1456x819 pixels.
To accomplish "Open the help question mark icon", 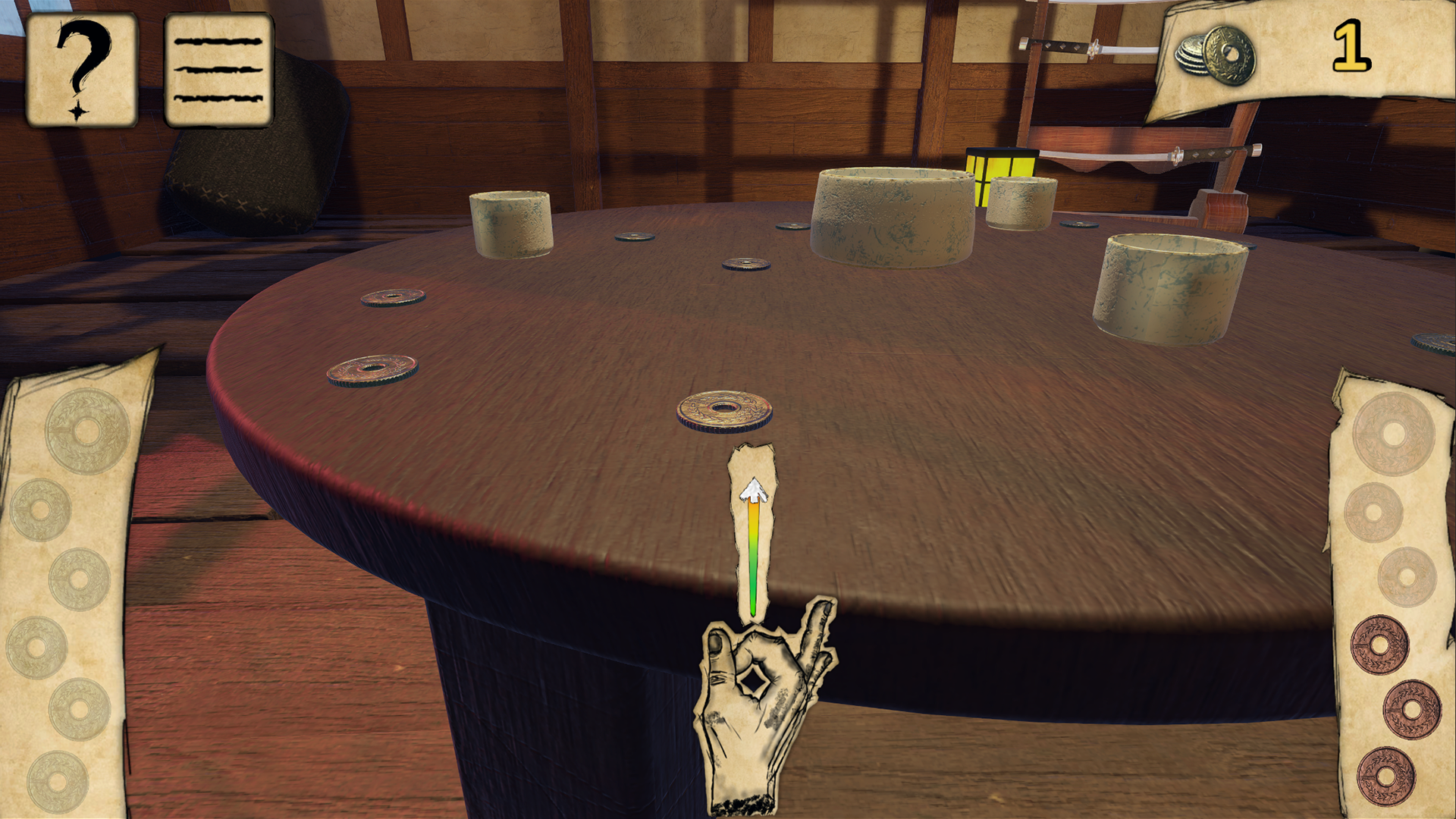I will pyautogui.click(x=81, y=68).
